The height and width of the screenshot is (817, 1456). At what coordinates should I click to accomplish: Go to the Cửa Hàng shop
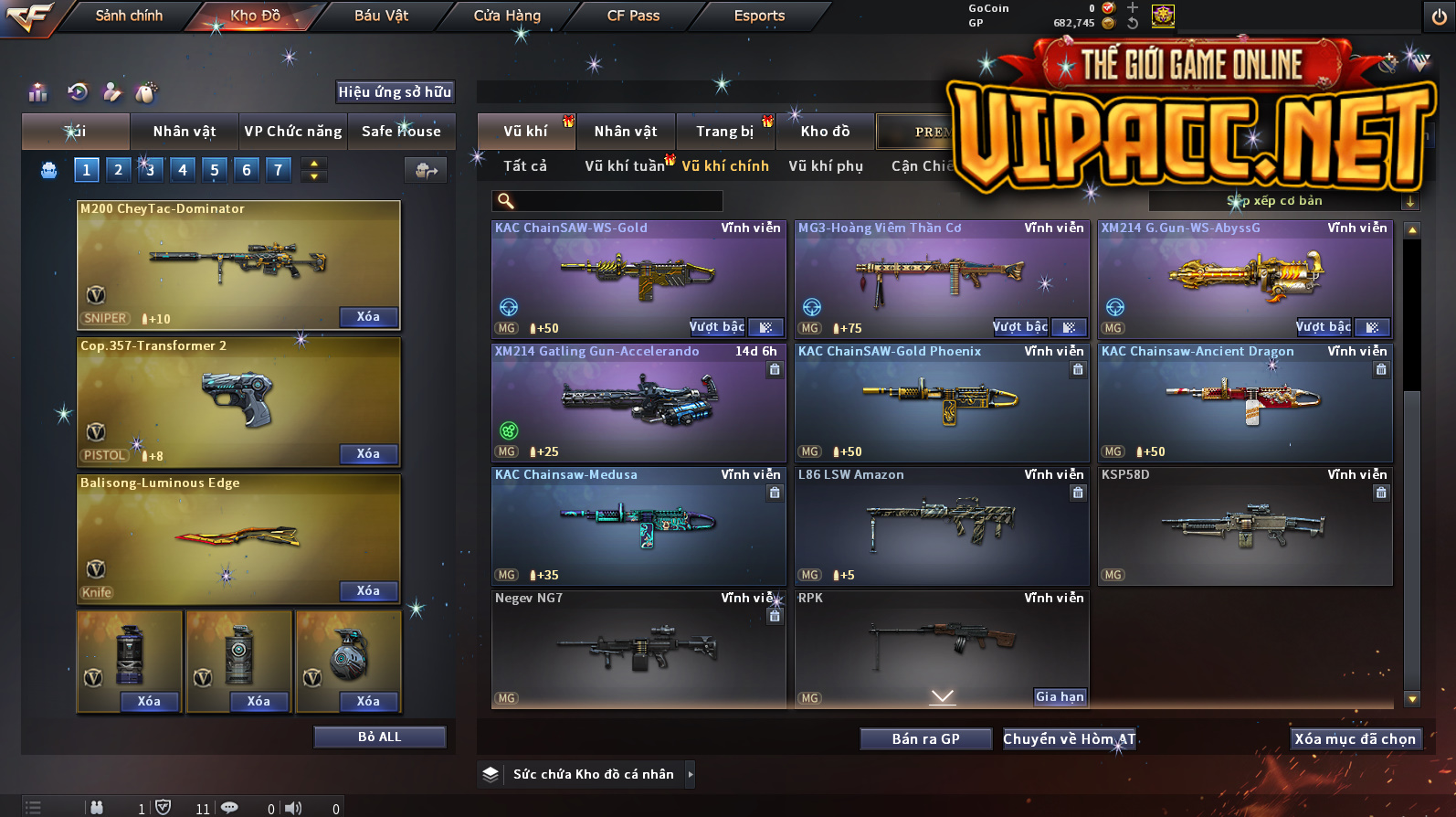pyautogui.click(x=507, y=16)
